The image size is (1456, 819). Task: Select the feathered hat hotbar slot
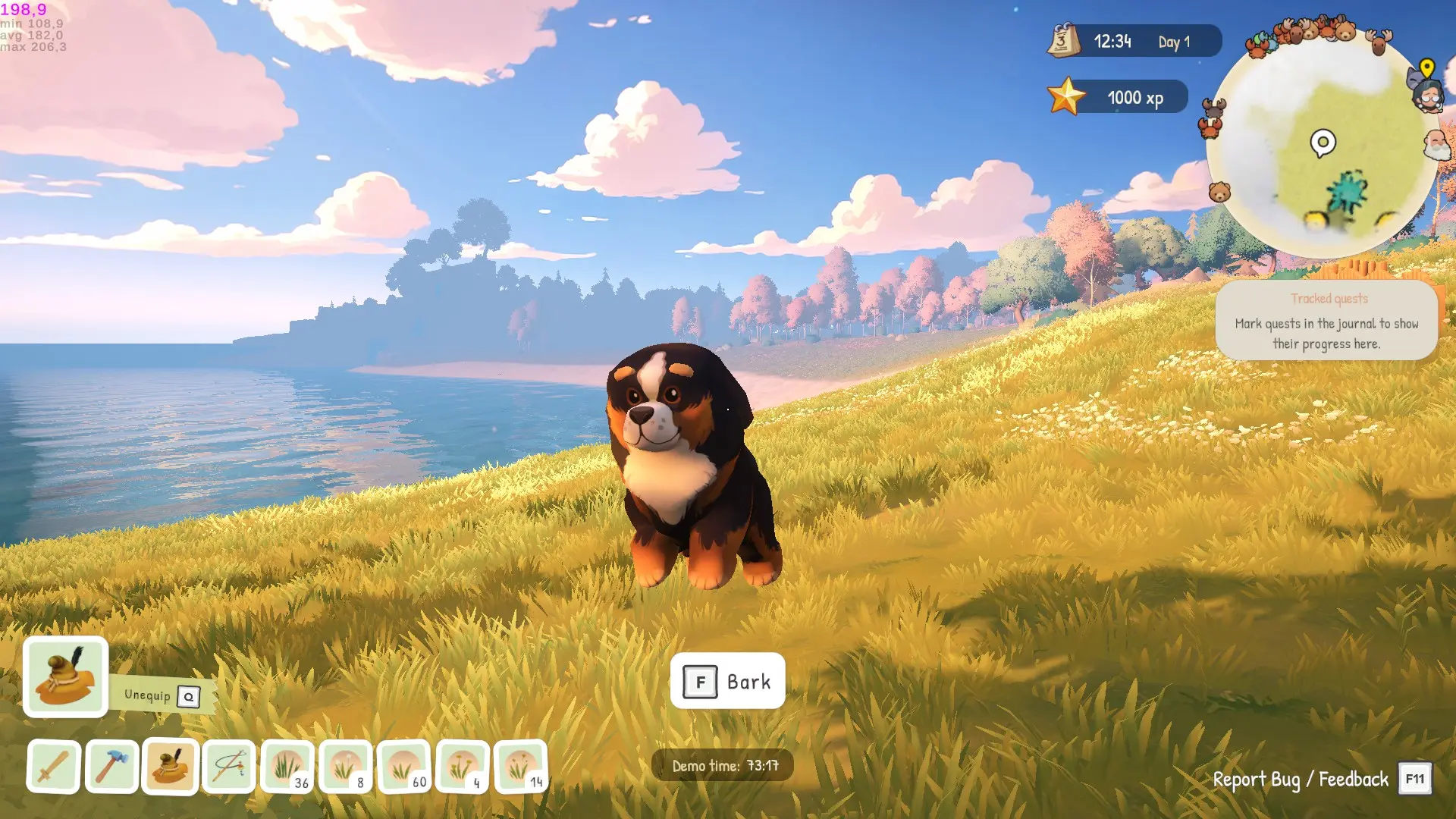pos(170,767)
